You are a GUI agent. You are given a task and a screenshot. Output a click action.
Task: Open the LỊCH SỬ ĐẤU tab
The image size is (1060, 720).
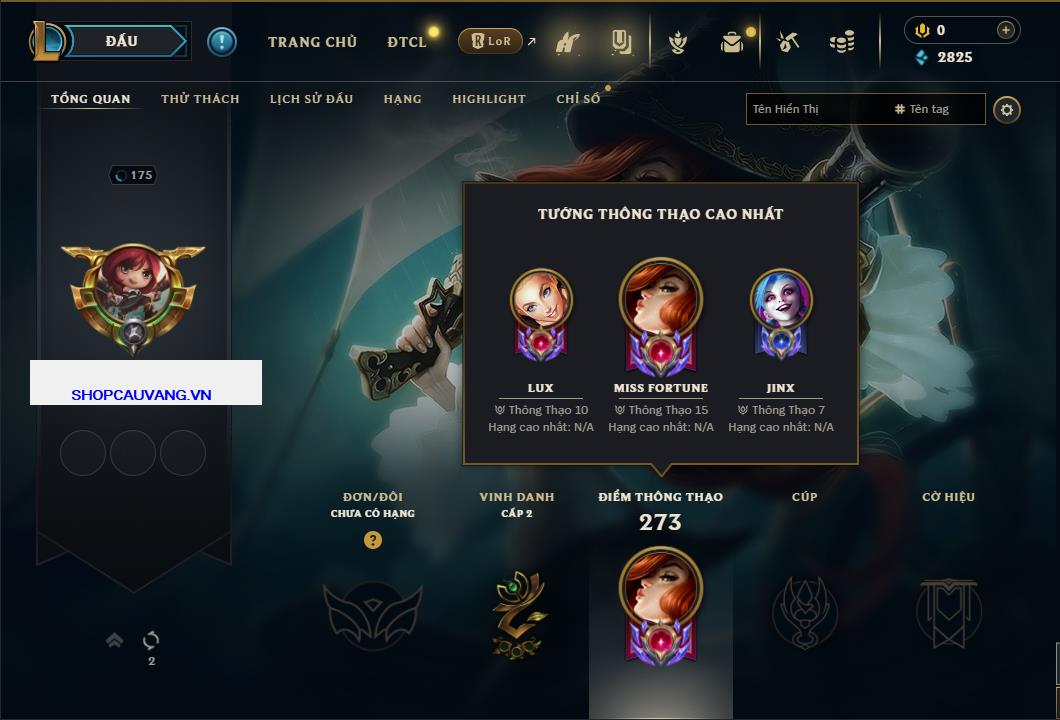[311, 99]
